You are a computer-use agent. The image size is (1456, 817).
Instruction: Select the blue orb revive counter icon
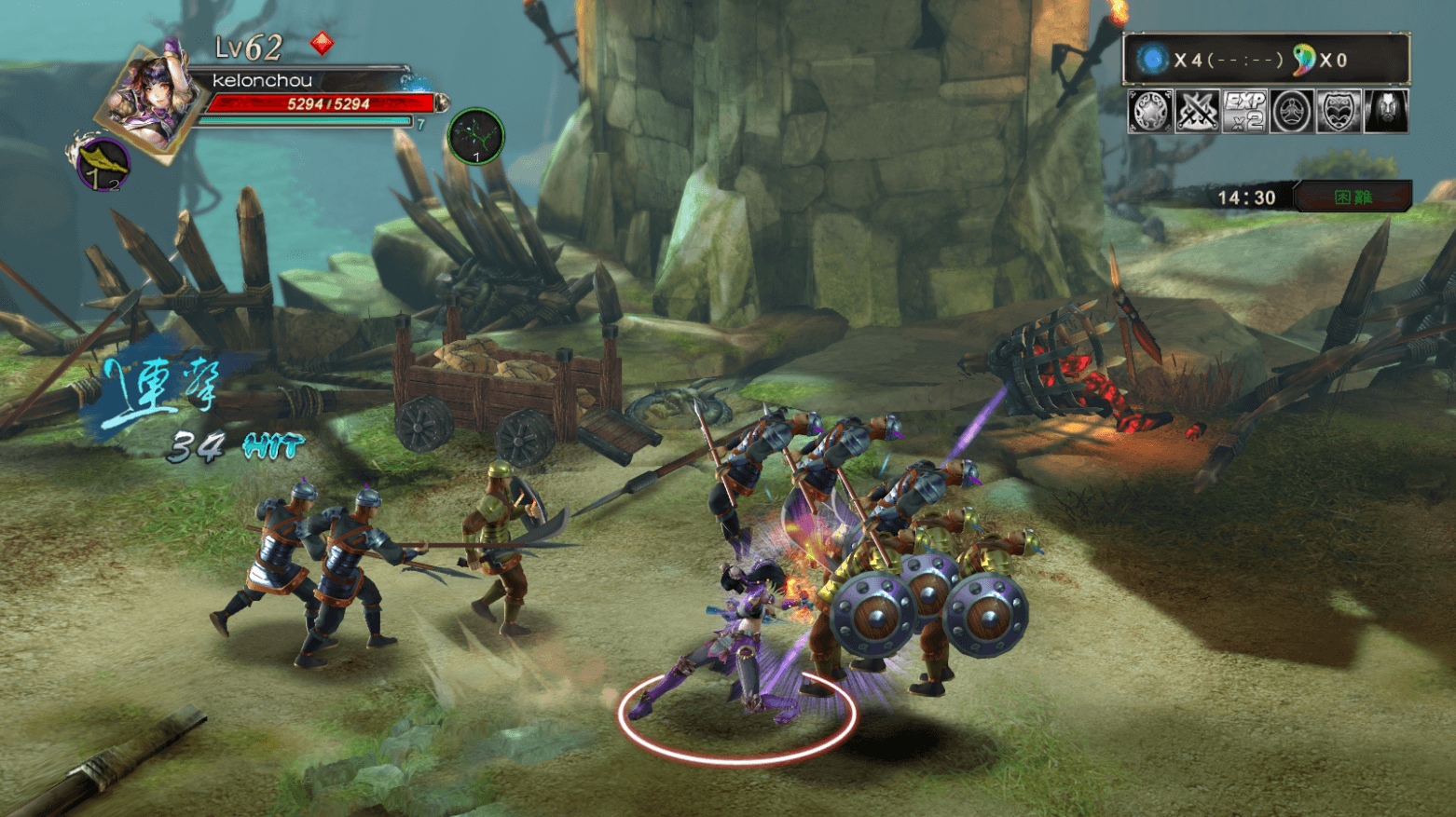point(1152,60)
